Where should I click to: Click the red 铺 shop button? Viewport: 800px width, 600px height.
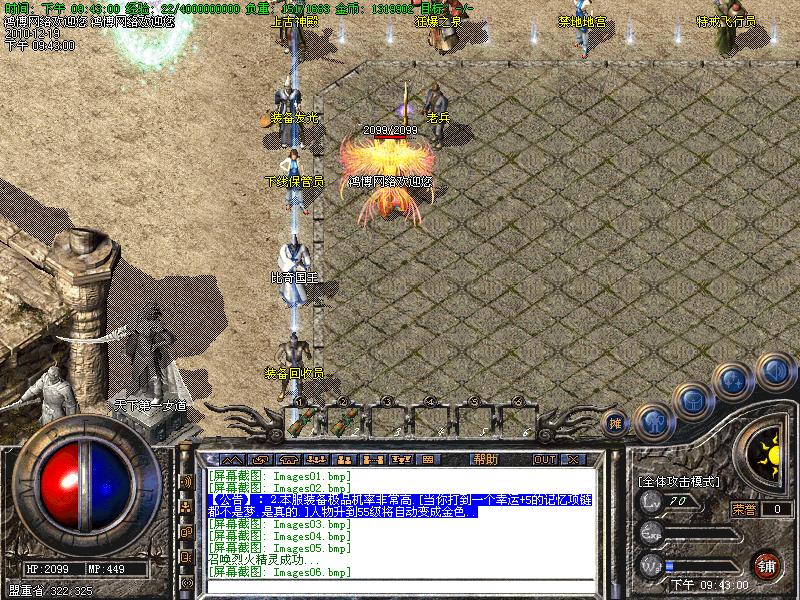[768, 565]
